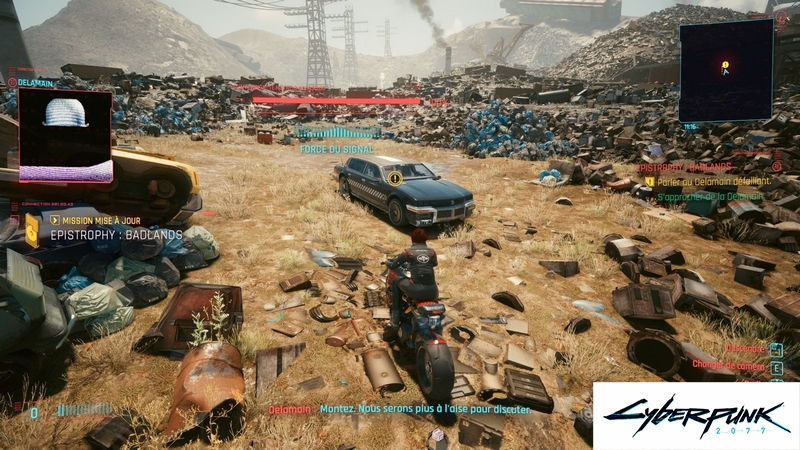Click the Cyberpunk 2077 logo overlay
This screenshot has height=450, width=800.
(695, 415)
